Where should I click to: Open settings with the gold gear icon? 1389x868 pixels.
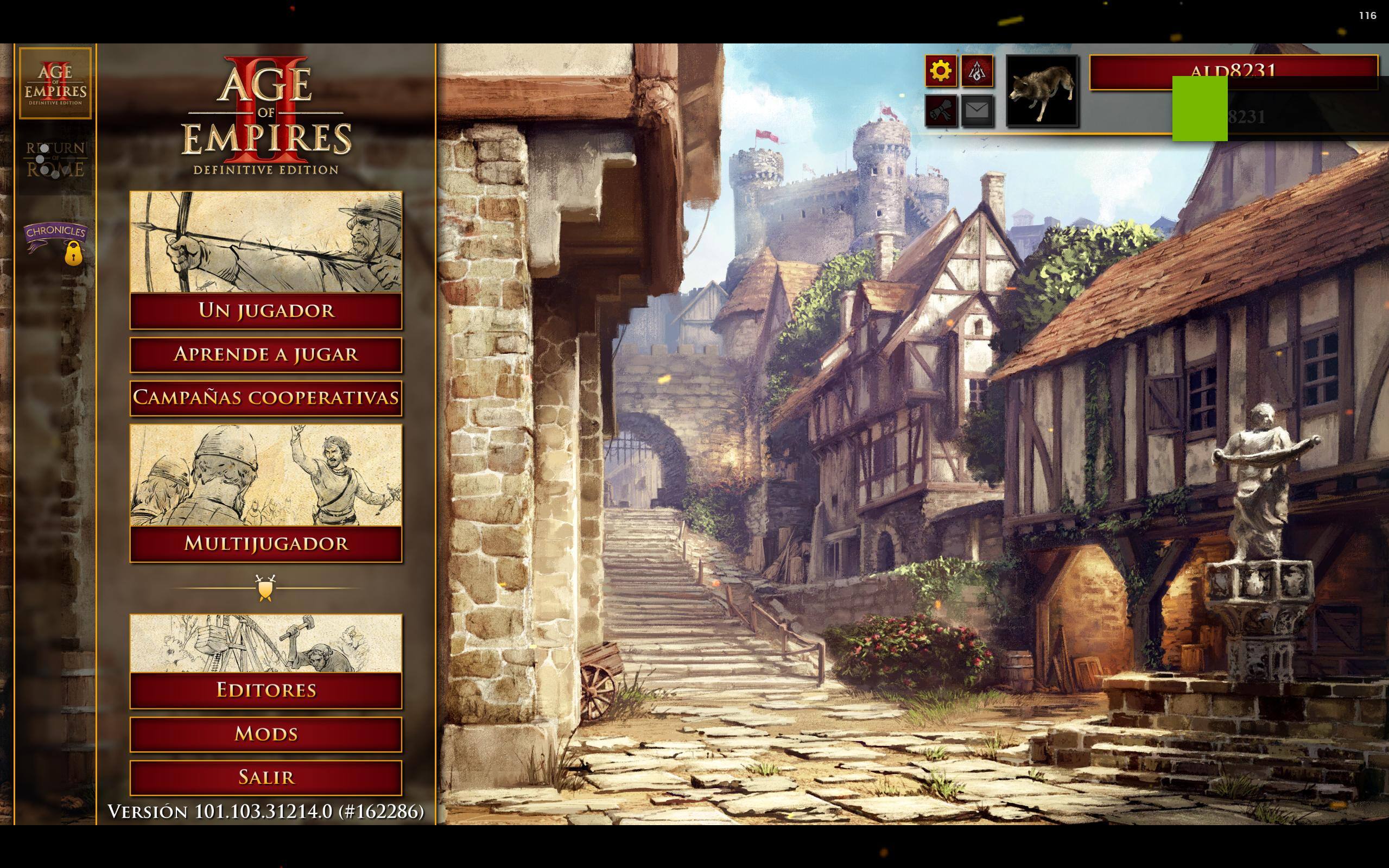pos(940,71)
